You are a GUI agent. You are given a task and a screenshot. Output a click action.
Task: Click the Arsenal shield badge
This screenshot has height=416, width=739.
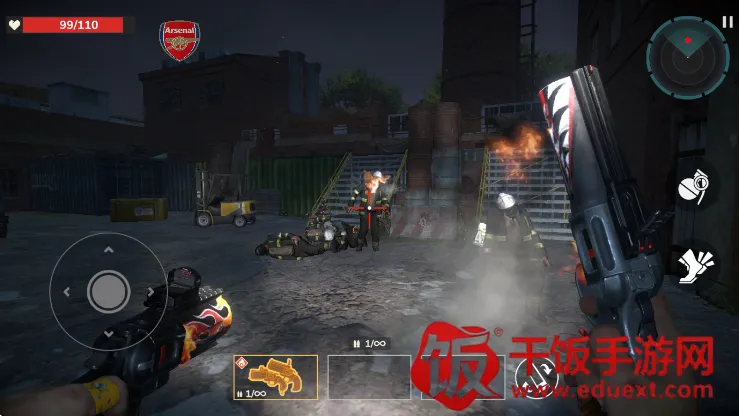point(180,41)
